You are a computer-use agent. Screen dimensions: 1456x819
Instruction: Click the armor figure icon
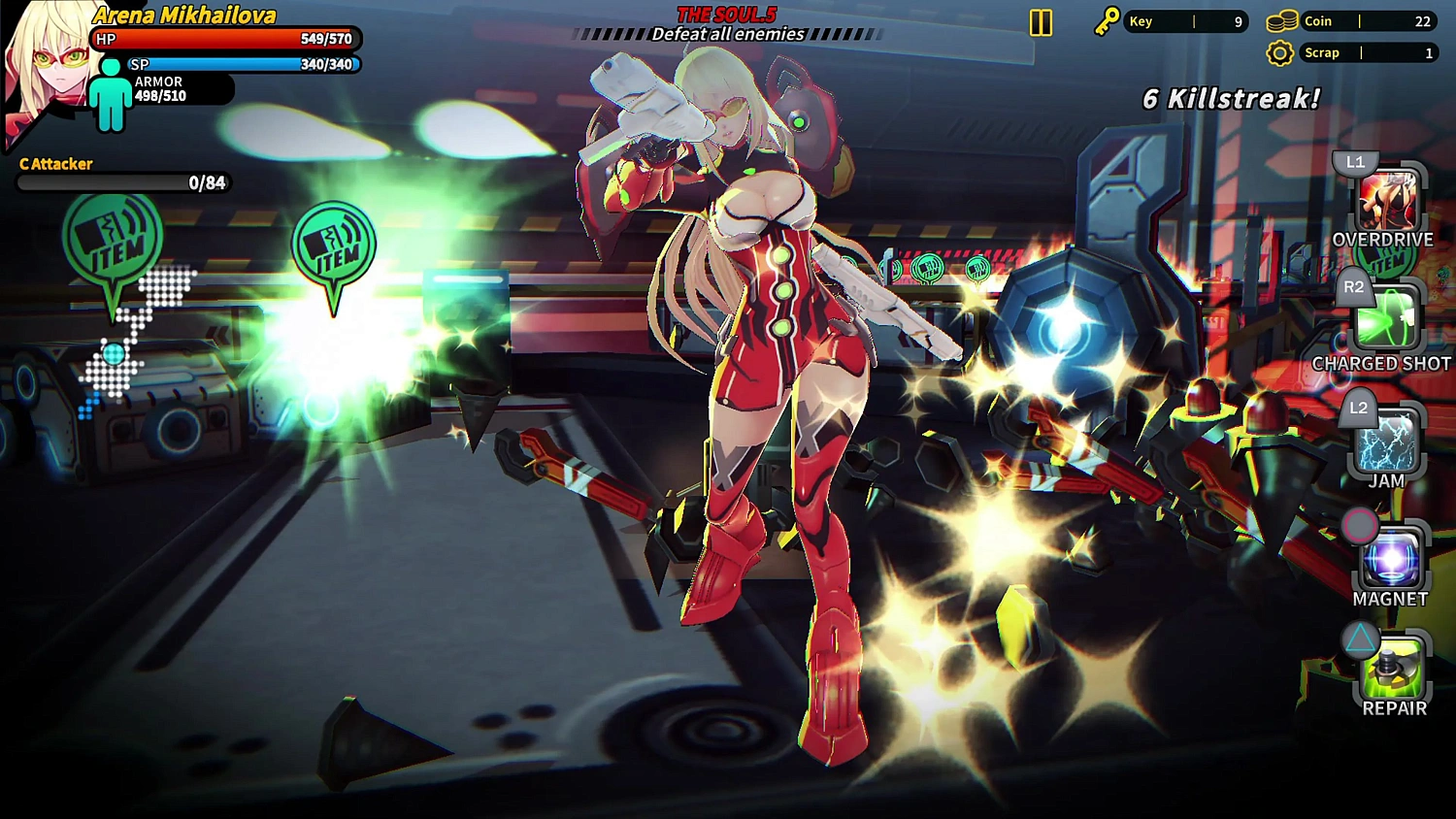tap(110, 94)
